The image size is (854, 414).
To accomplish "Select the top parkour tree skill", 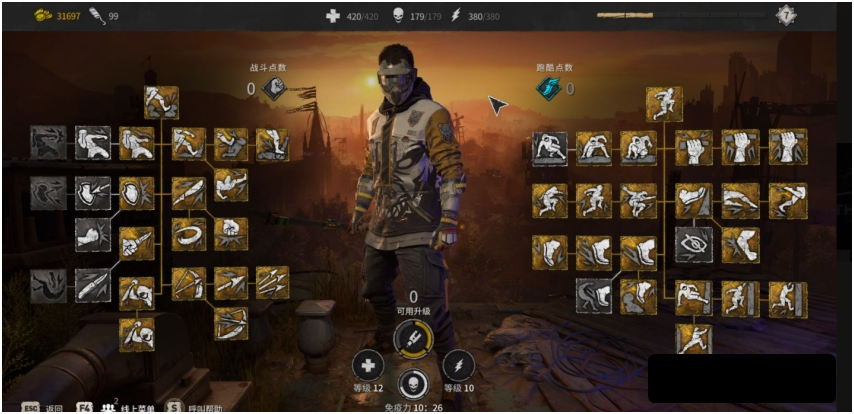I will 664,103.
